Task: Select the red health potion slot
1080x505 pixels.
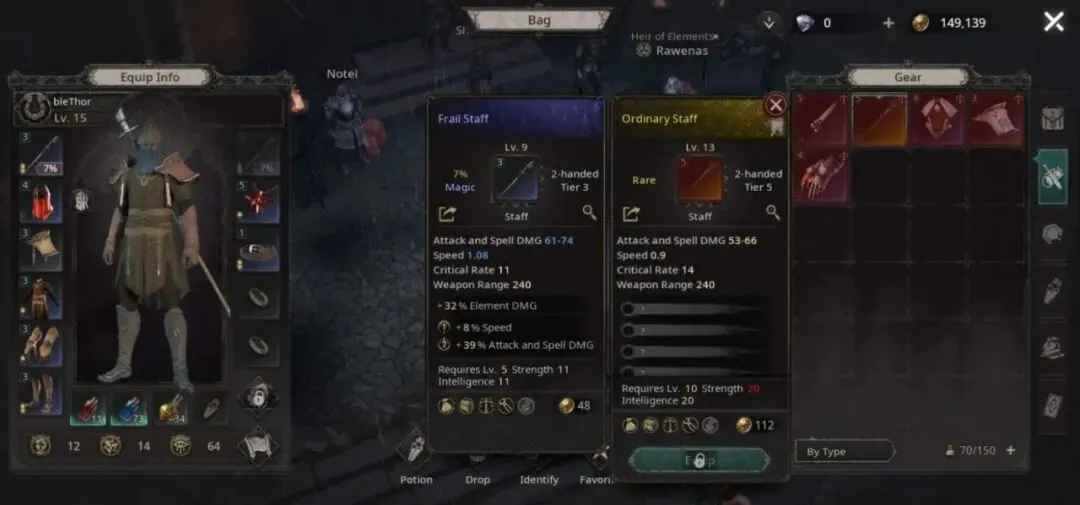Action: click(88, 409)
